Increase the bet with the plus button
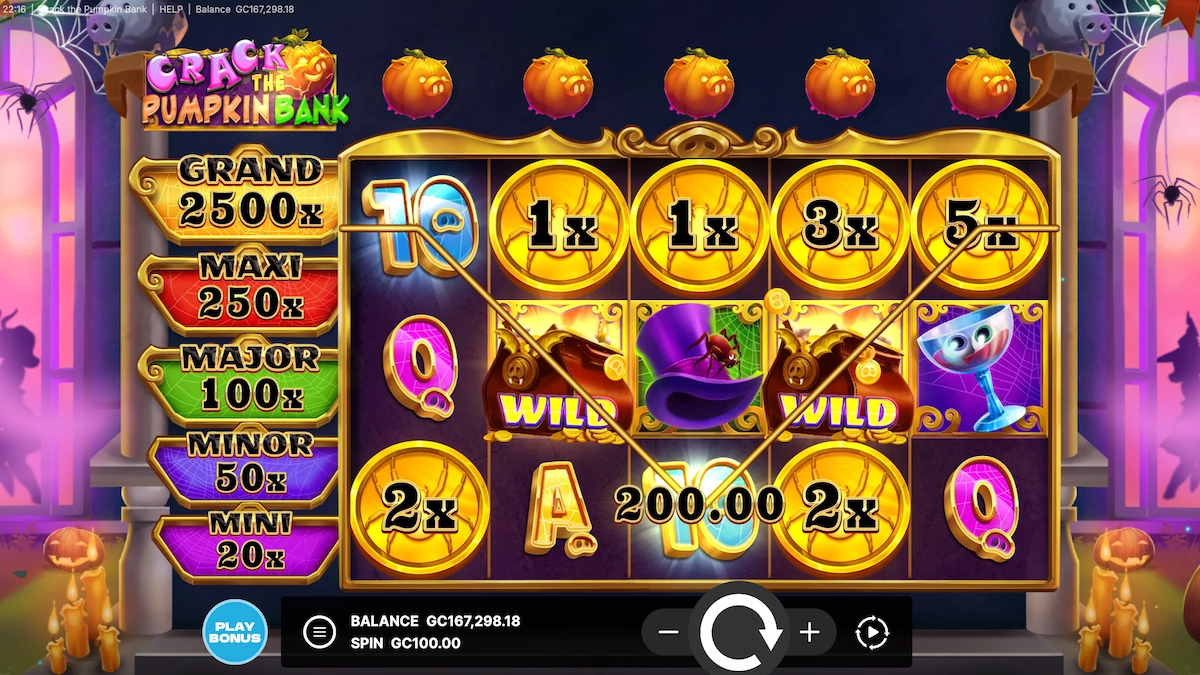 810,632
